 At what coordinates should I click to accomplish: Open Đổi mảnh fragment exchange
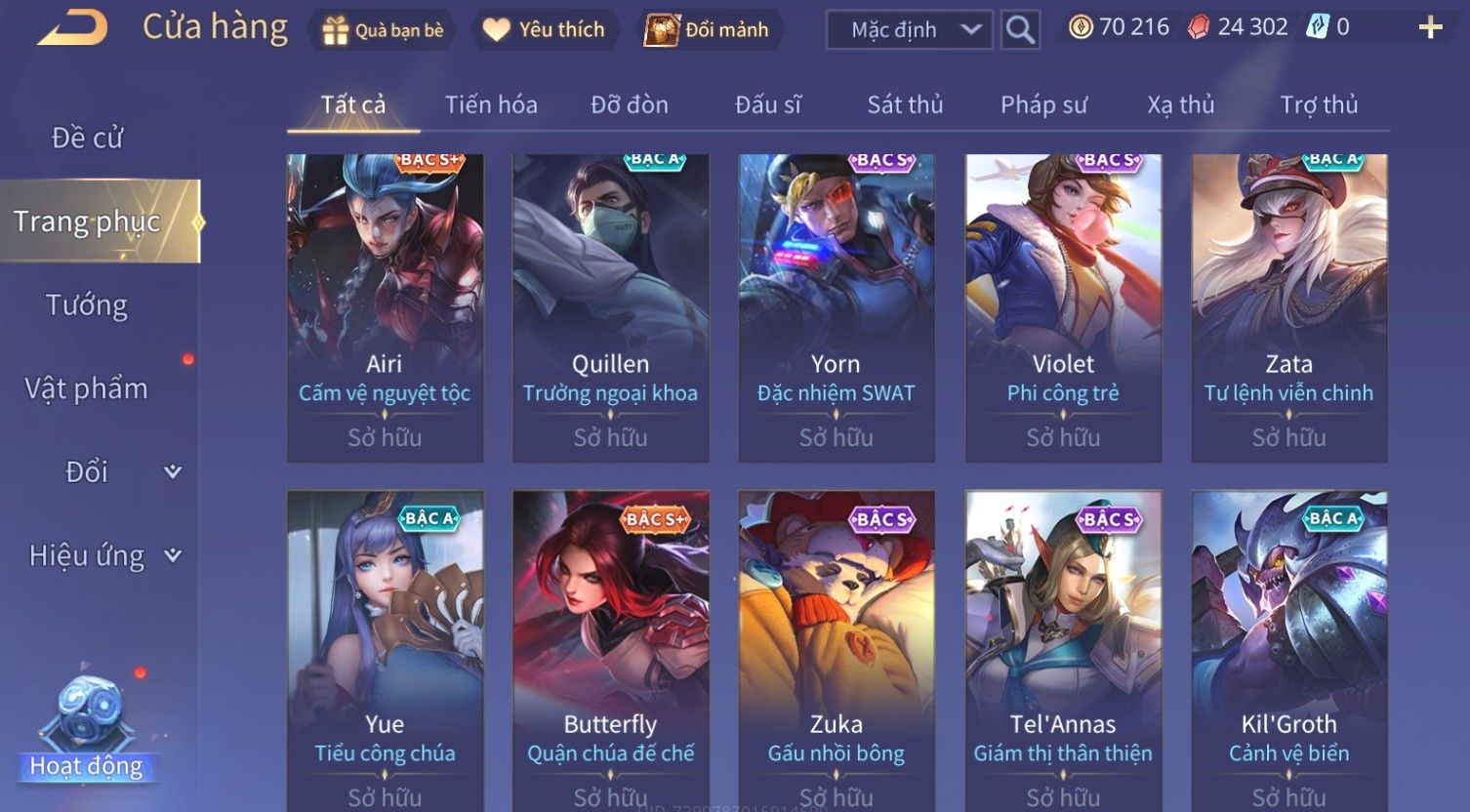(707, 30)
